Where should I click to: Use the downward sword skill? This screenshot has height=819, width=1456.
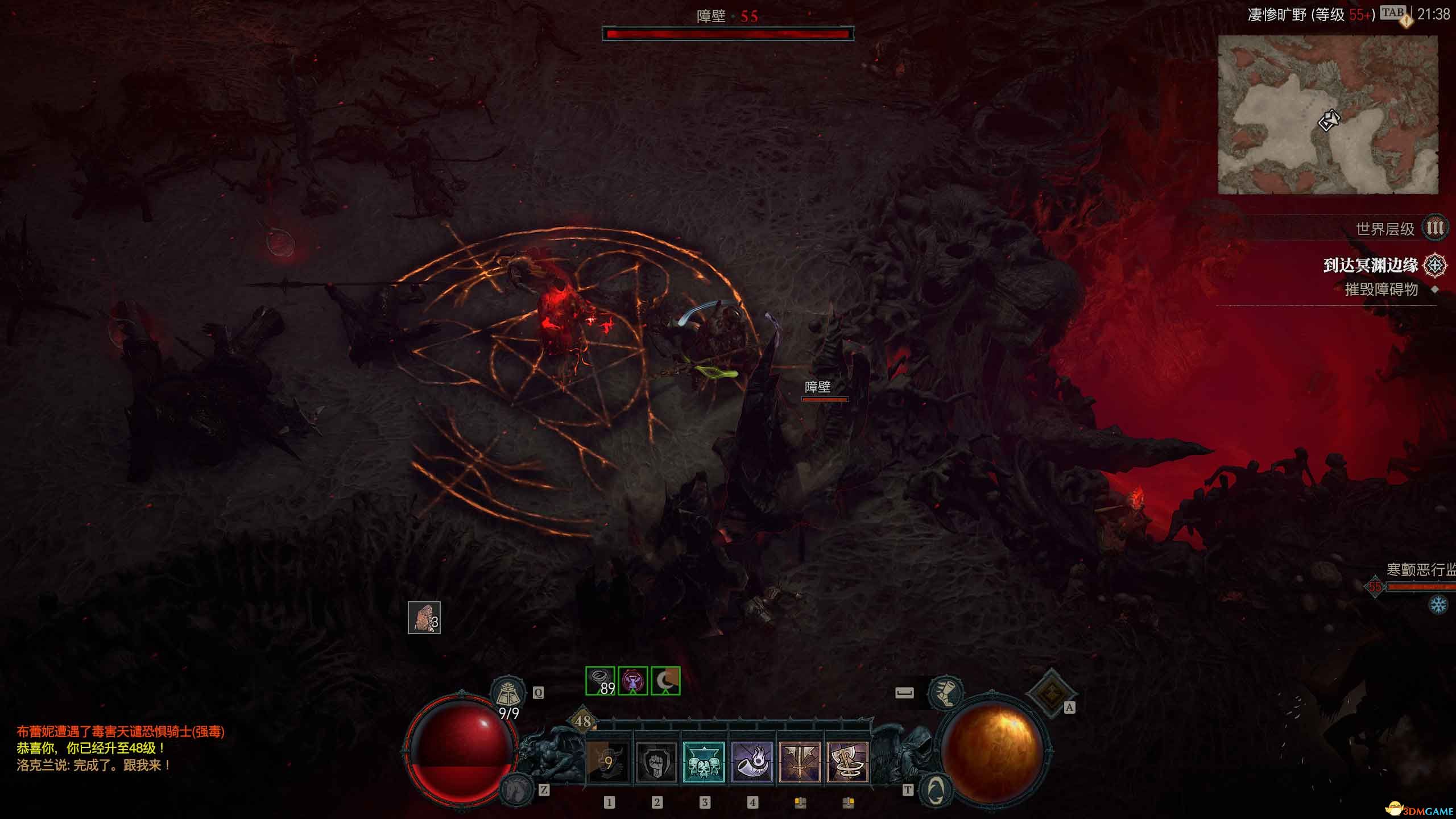pyautogui.click(x=800, y=762)
